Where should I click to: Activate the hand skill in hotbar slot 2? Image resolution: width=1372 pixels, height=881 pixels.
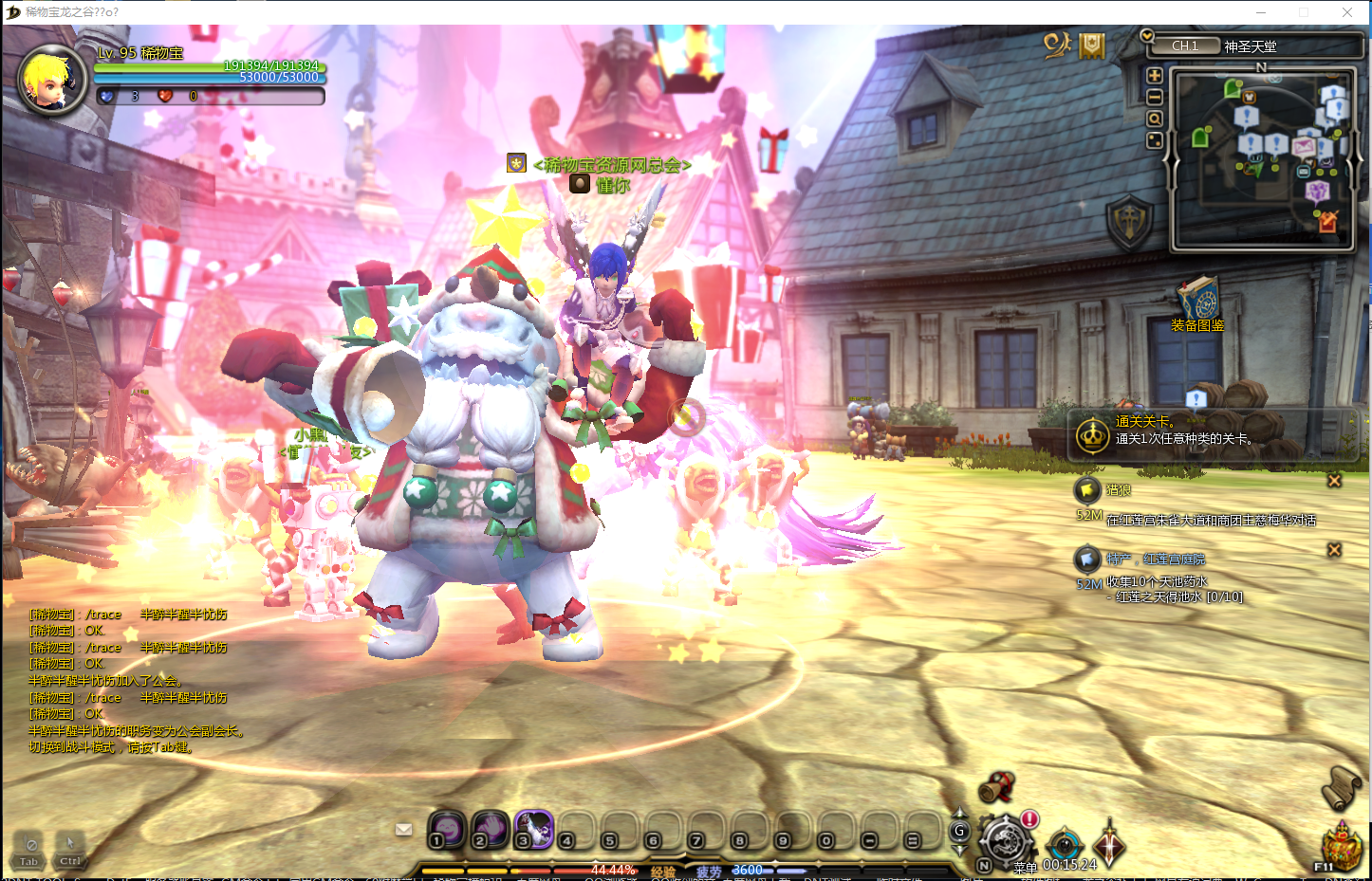tap(490, 829)
